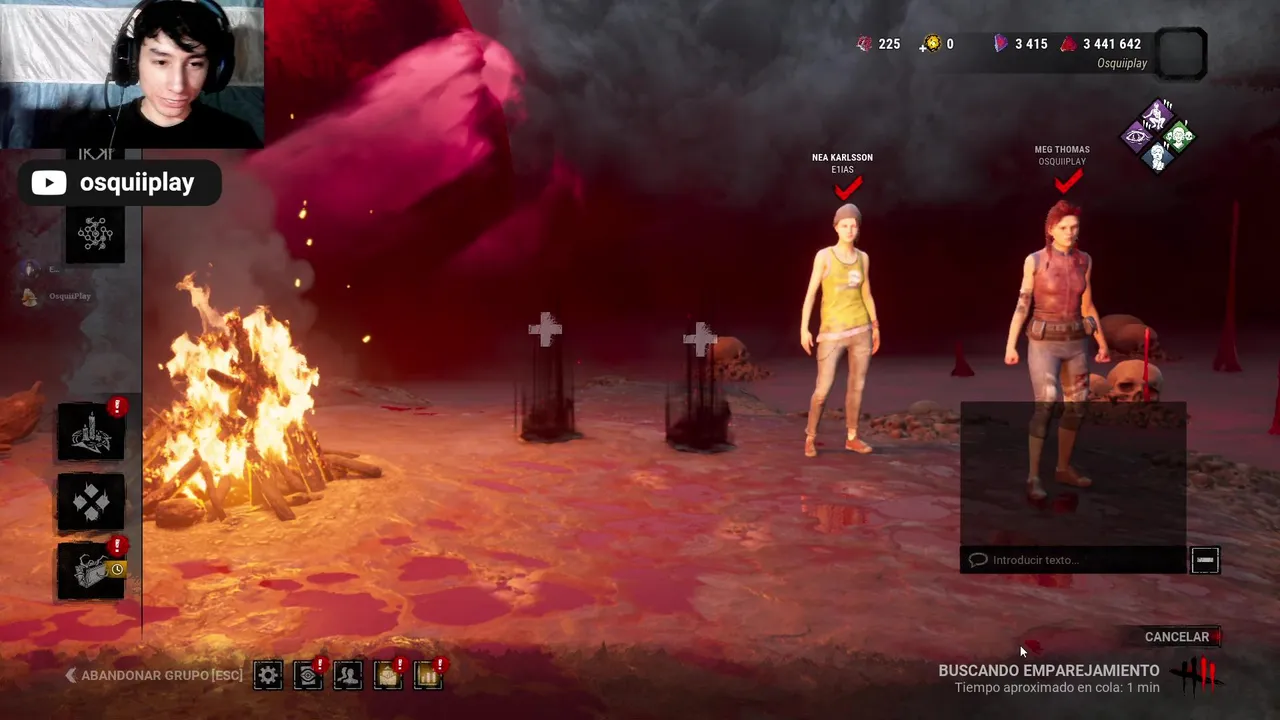The height and width of the screenshot is (720, 1280).
Task: Select the first empty party slot plus sign
Action: coord(546,331)
